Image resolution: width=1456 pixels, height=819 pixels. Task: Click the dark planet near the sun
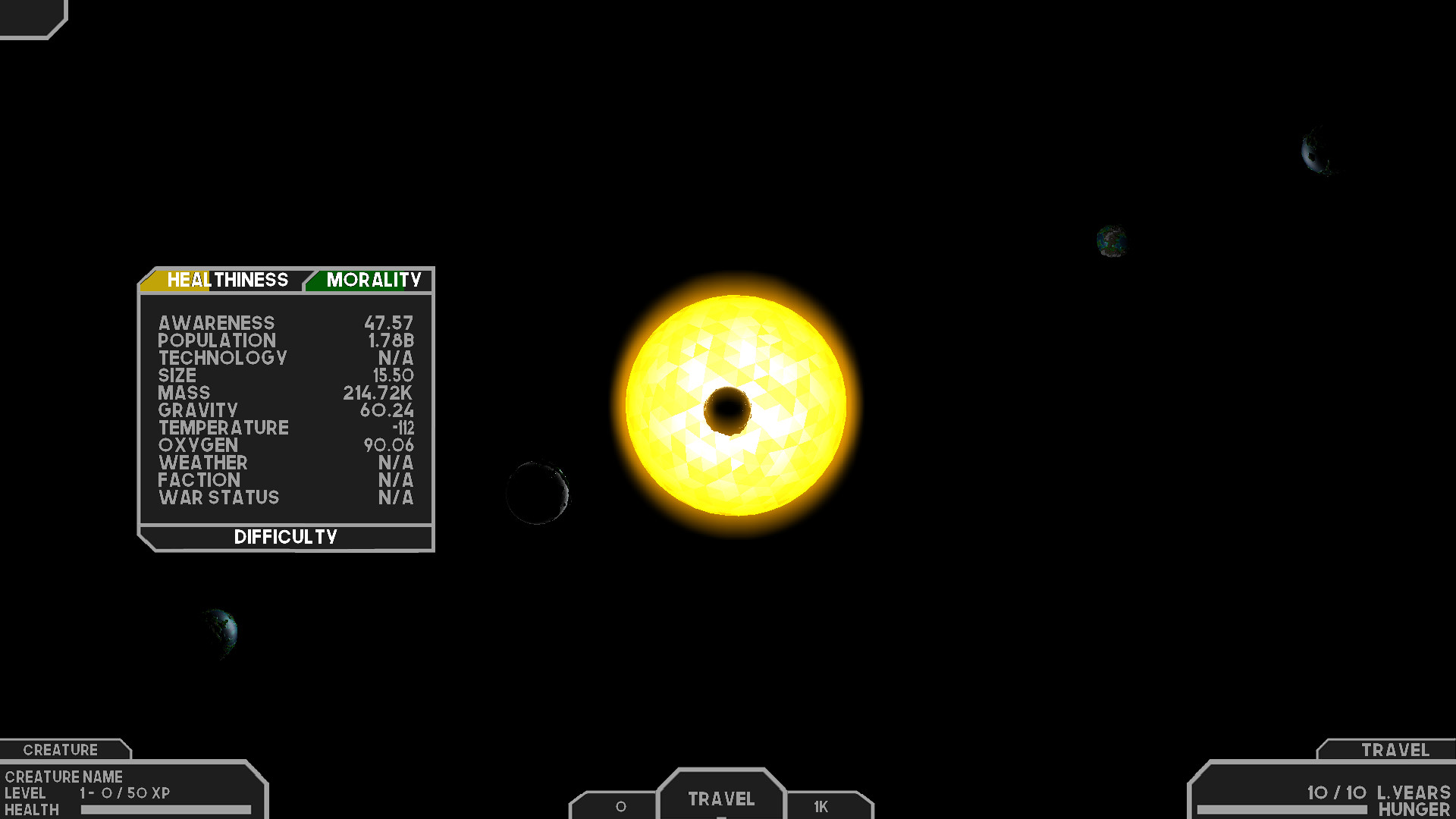pos(538,493)
